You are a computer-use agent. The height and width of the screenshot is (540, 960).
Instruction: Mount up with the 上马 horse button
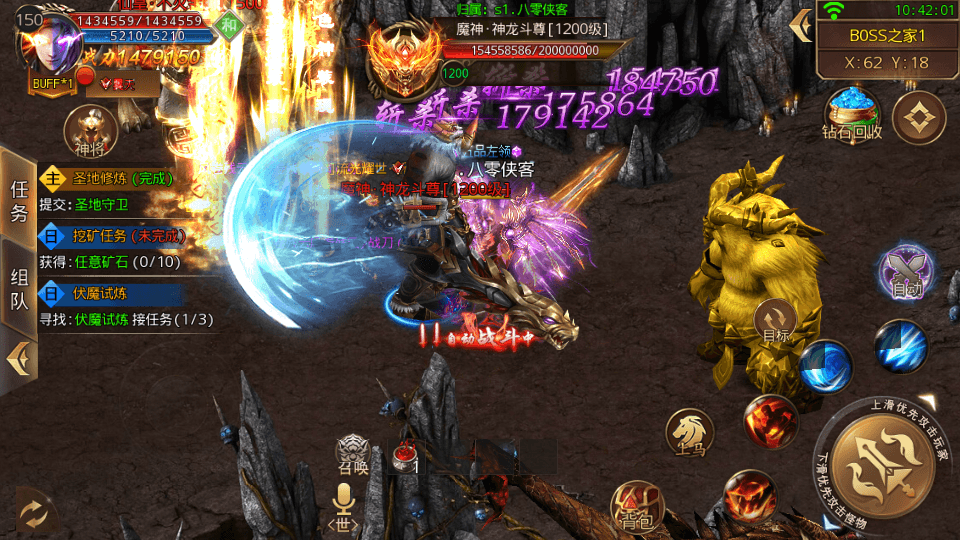690,431
